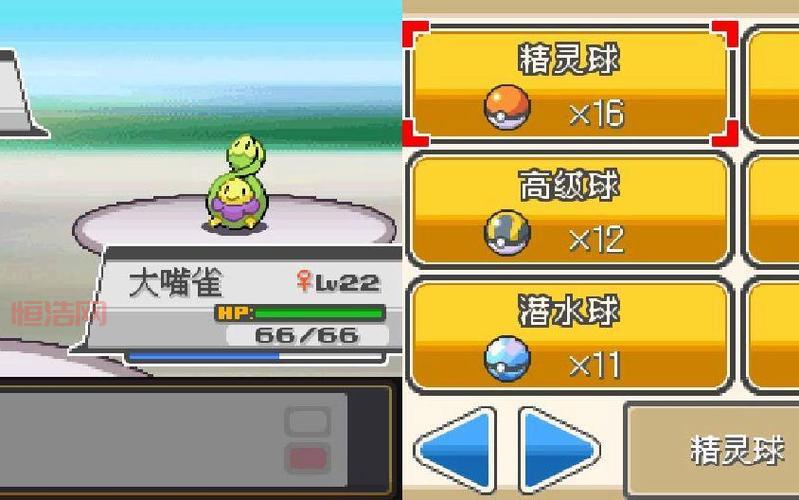
Task: Go to previous page with left arrow
Action: (456, 449)
